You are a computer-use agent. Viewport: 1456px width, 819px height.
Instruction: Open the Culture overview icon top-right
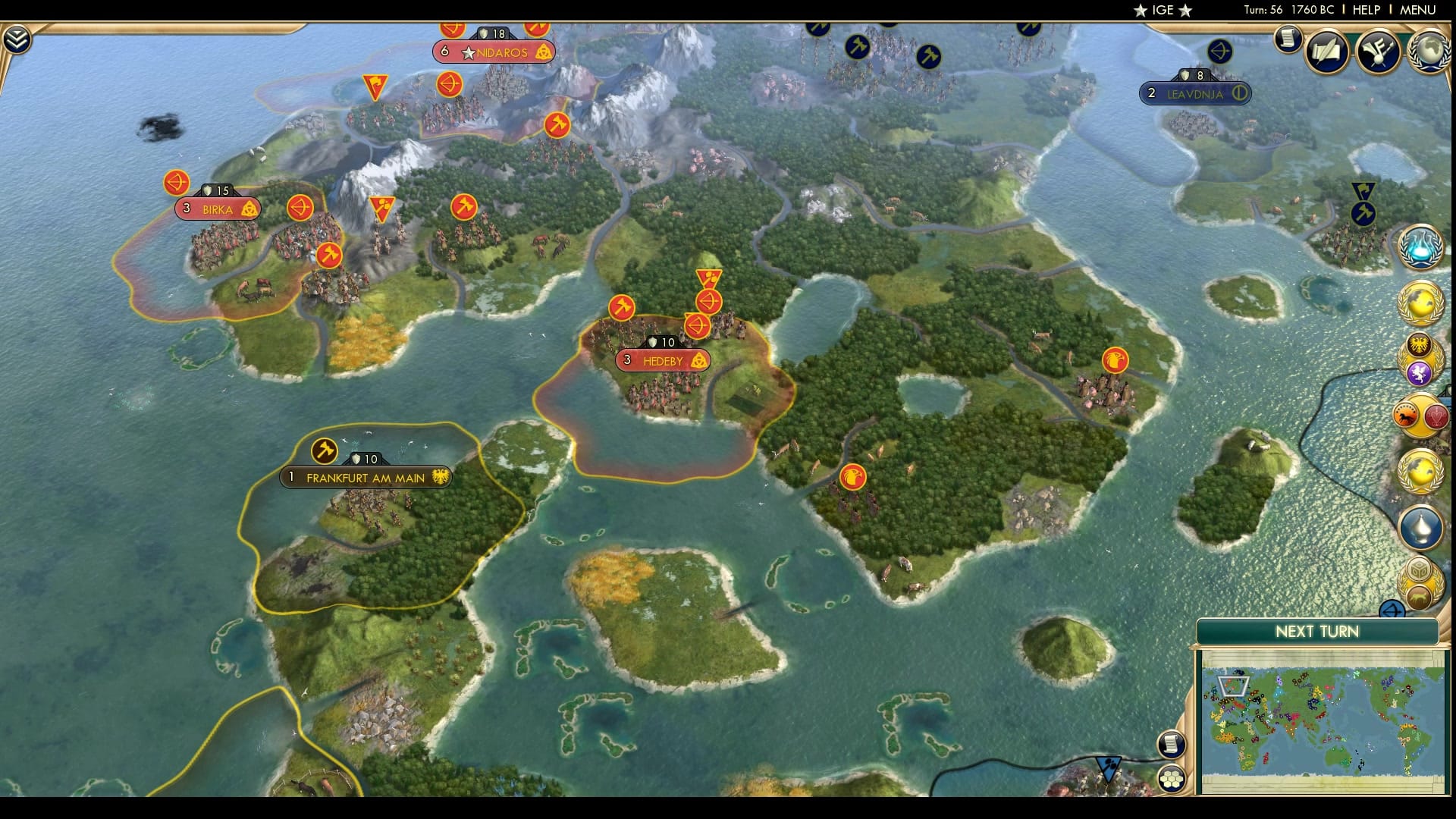pyautogui.click(x=1379, y=52)
